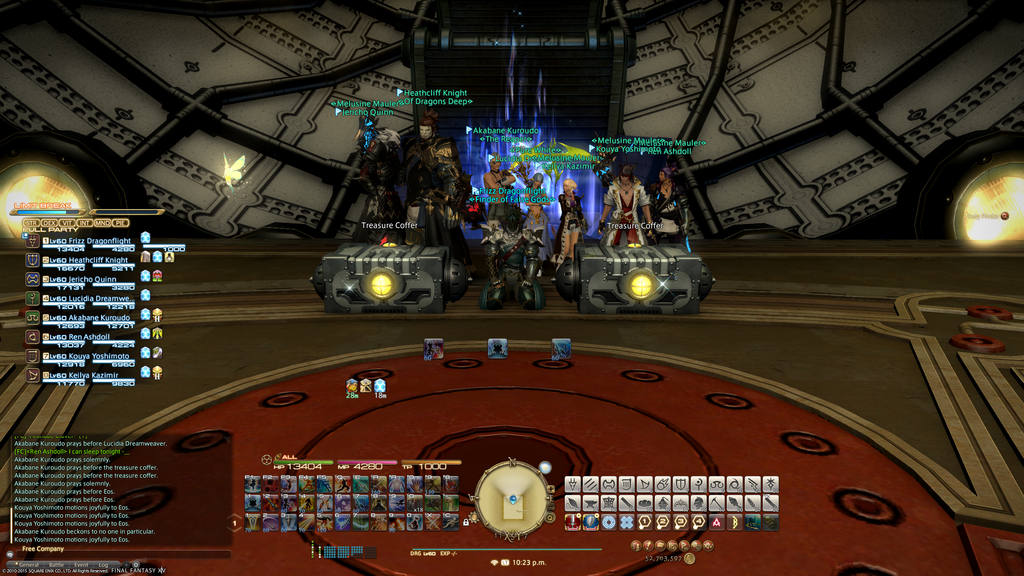
Task: Switch to the General chat tab
Action: click(28, 565)
